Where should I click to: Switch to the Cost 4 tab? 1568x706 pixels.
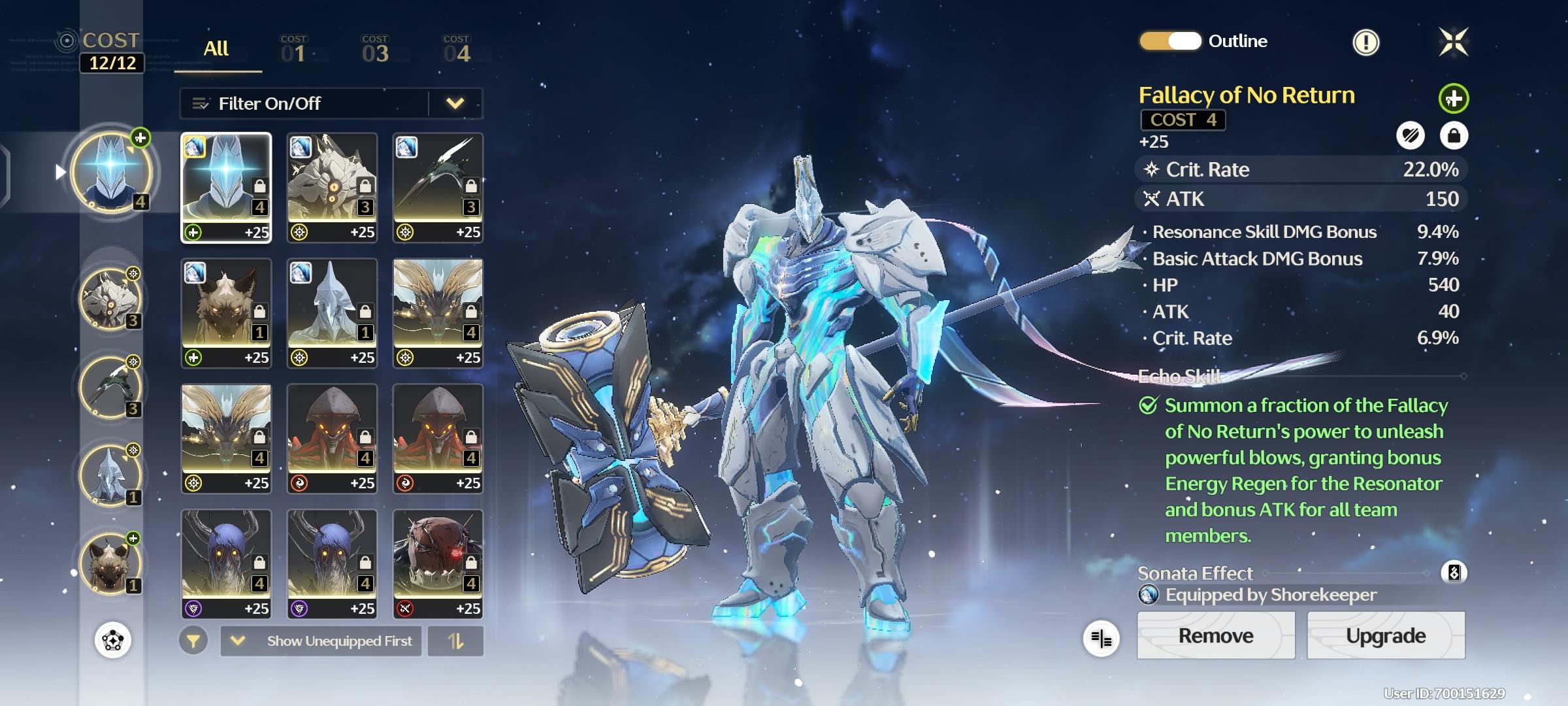coord(457,50)
